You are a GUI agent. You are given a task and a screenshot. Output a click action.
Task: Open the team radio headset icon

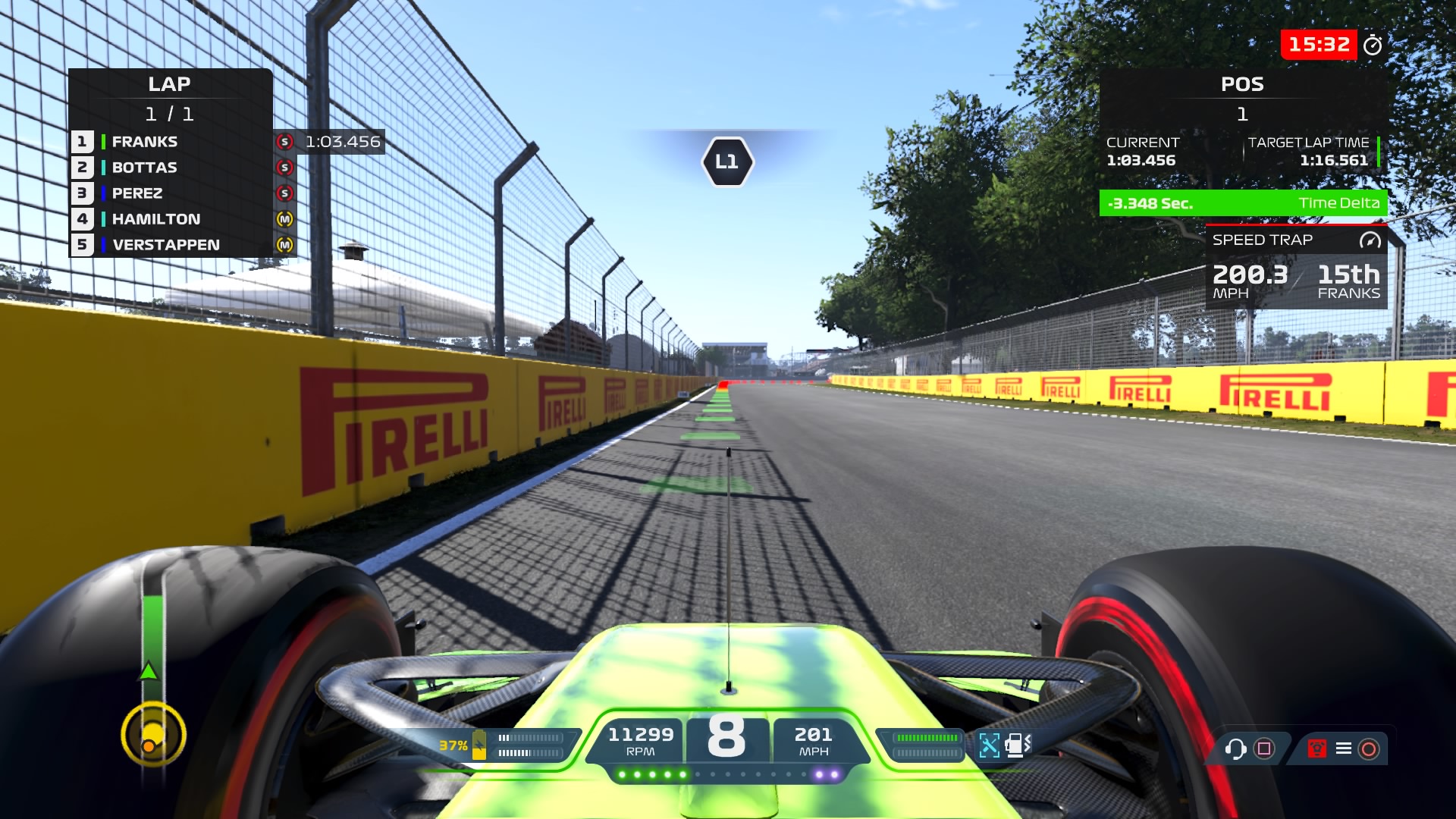(x=1235, y=749)
